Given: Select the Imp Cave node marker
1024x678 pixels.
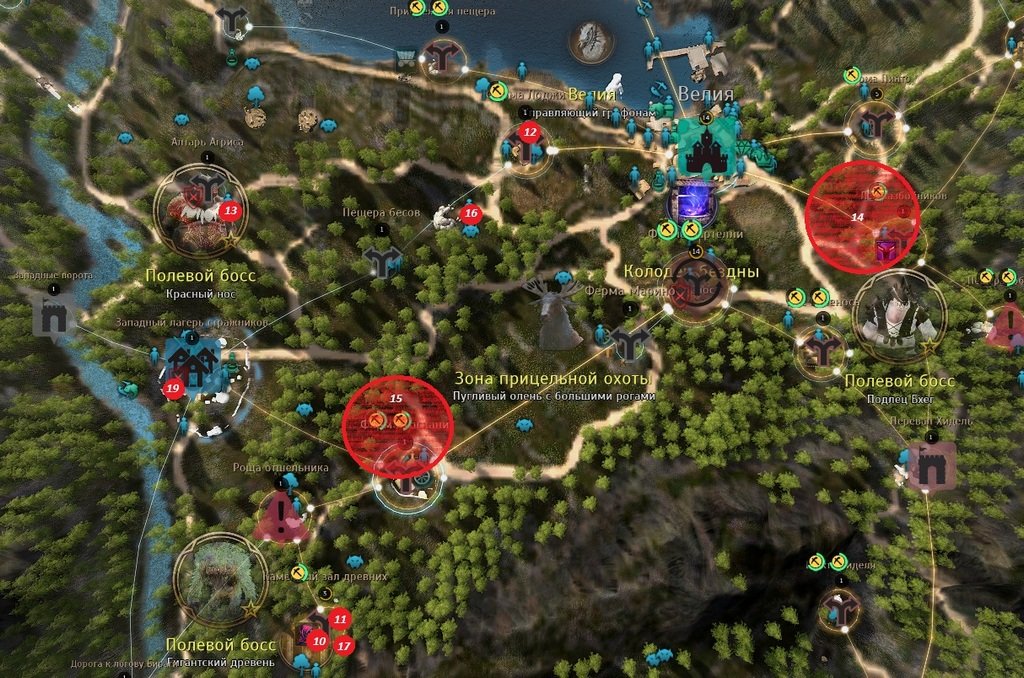Looking at the screenshot, I should [380, 262].
